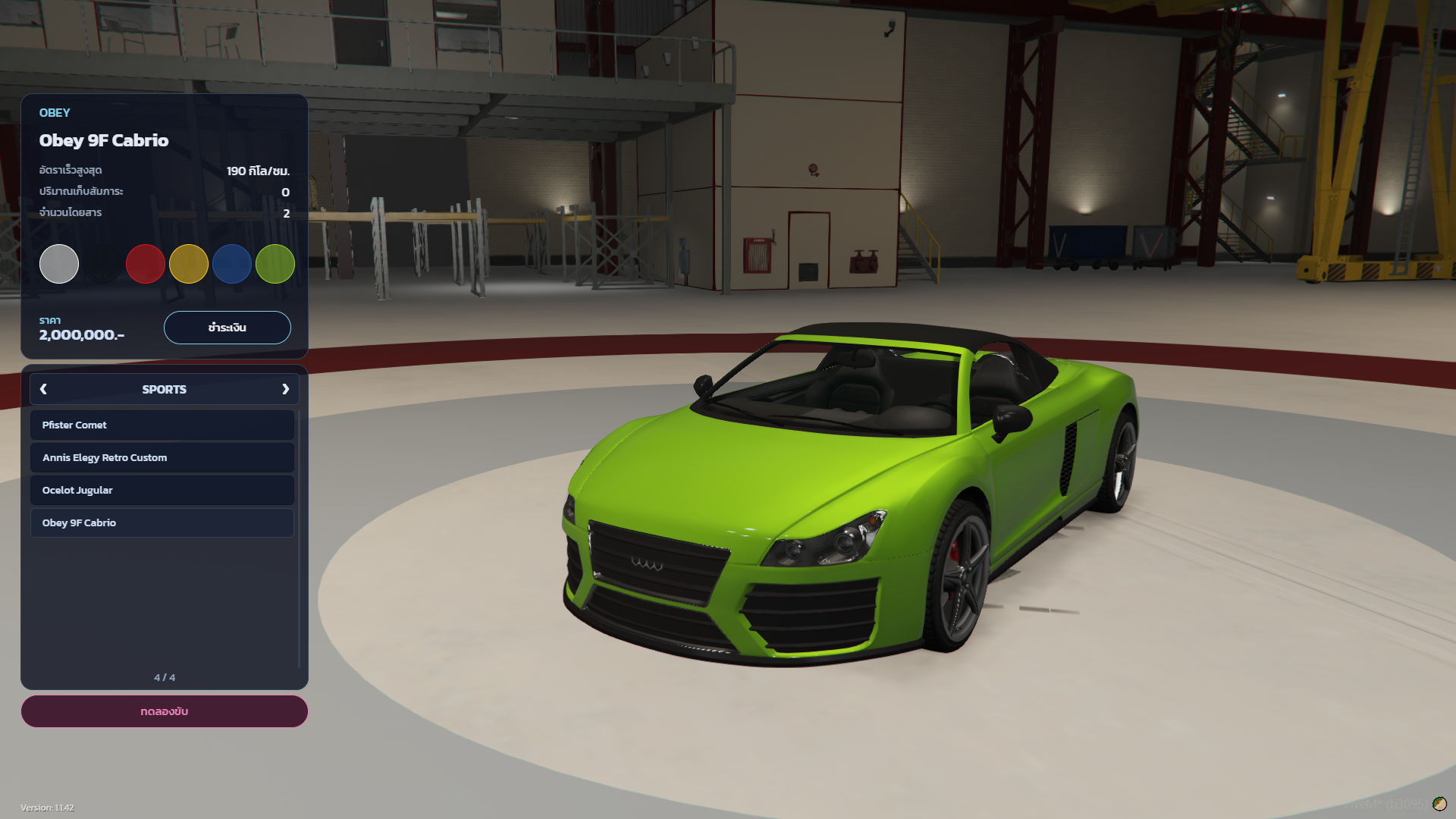1456x819 pixels.
Task: Choose Obey 9F Cabrio list row
Action: tap(162, 523)
